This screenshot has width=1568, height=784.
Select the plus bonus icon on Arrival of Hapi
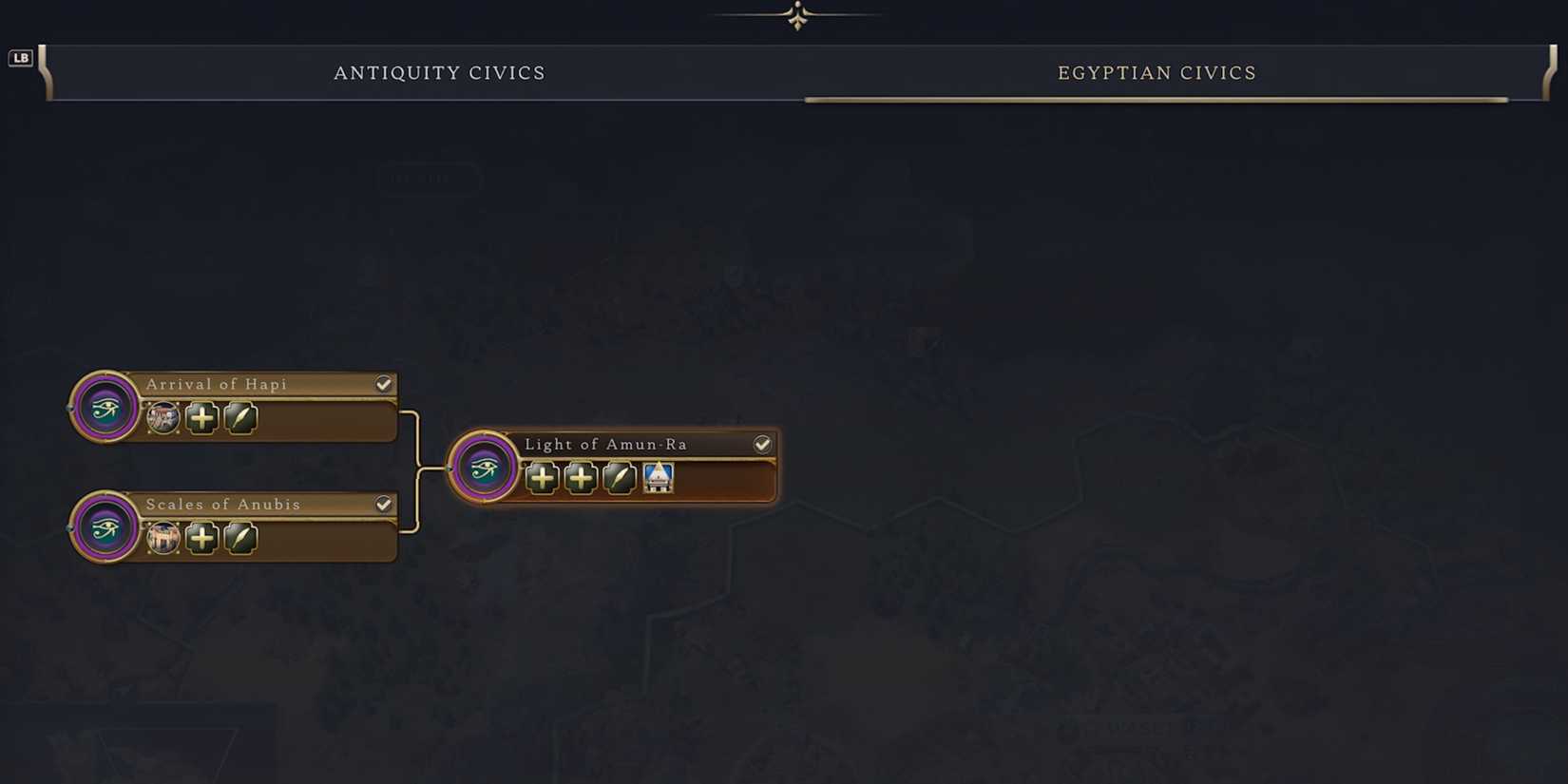pyautogui.click(x=201, y=419)
